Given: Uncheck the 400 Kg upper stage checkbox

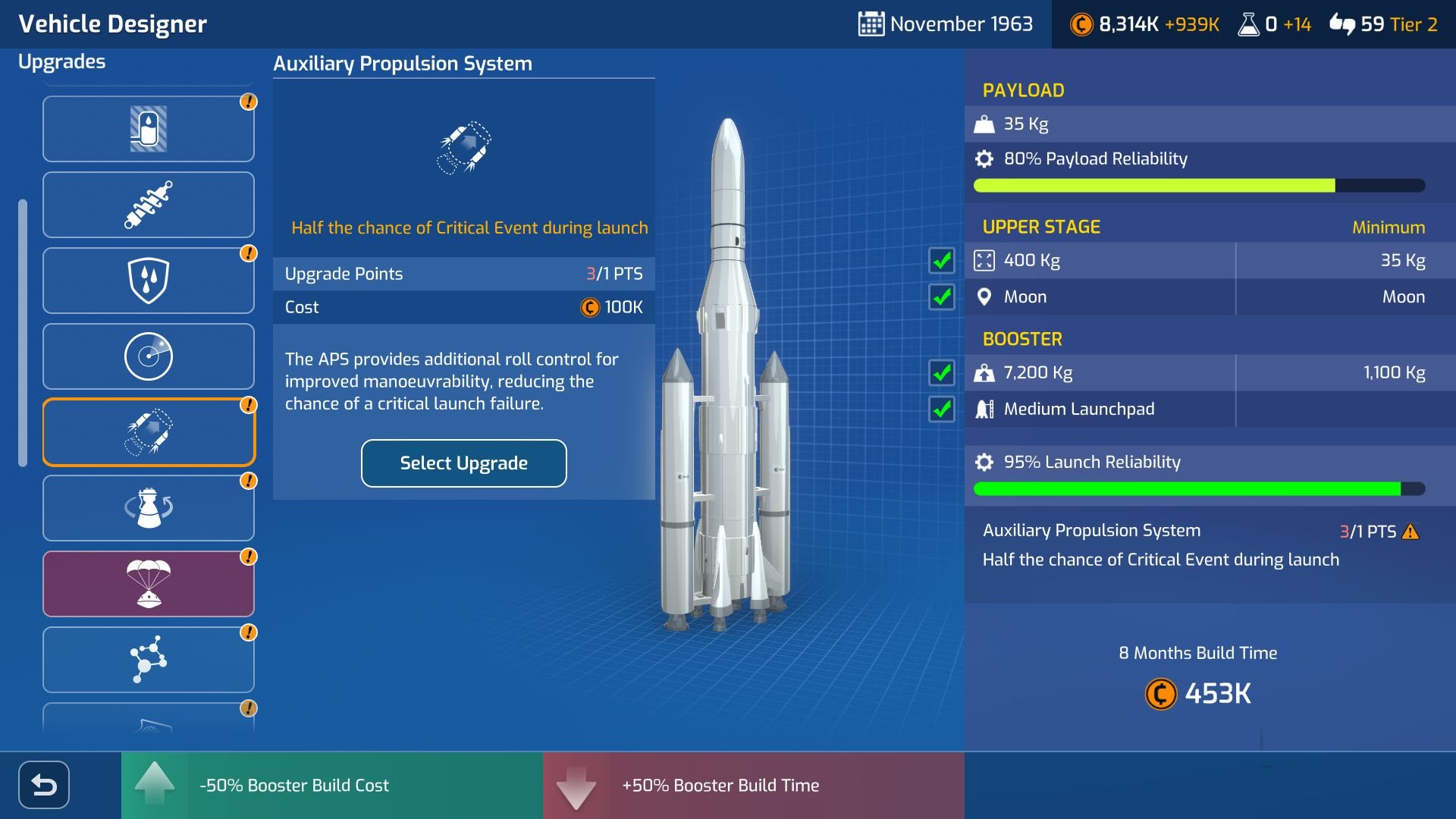Looking at the screenshot, I should point(943,260).
